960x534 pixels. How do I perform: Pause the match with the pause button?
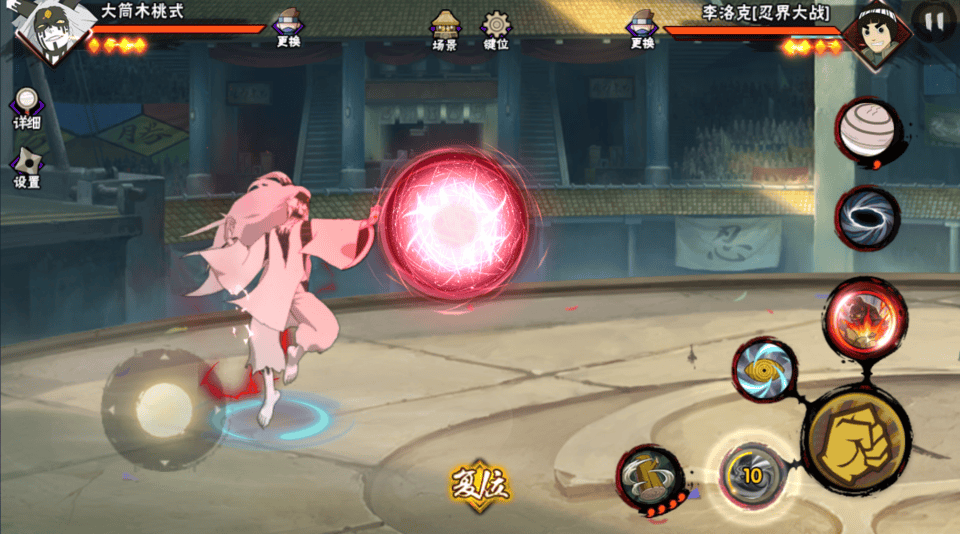935,22
